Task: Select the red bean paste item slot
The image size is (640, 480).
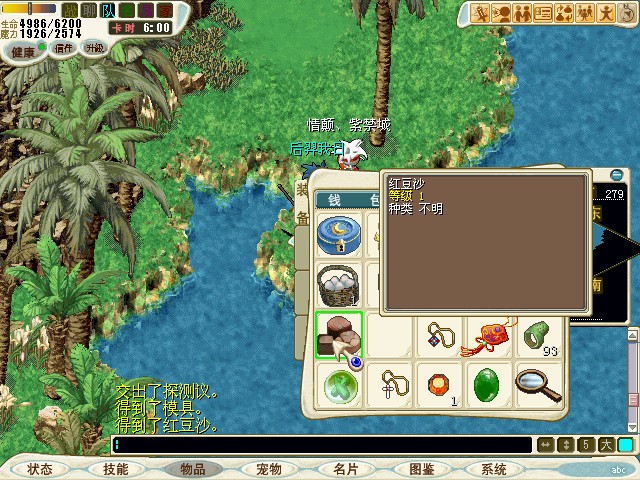Action: [x=338, y=335]
